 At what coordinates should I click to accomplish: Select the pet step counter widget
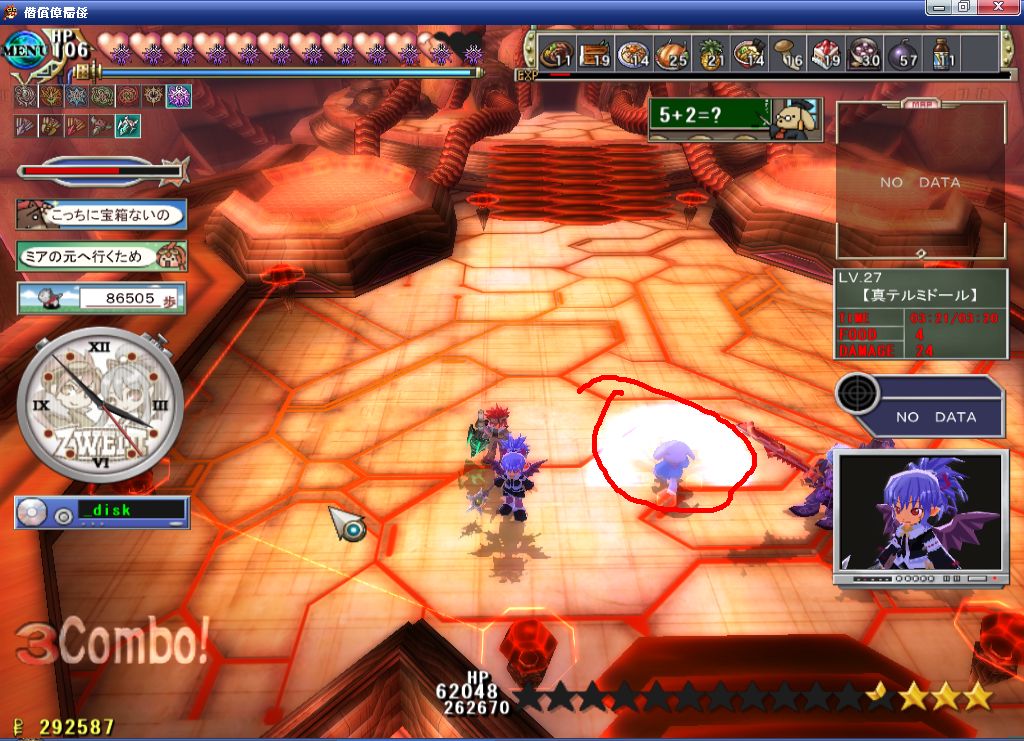101,298
